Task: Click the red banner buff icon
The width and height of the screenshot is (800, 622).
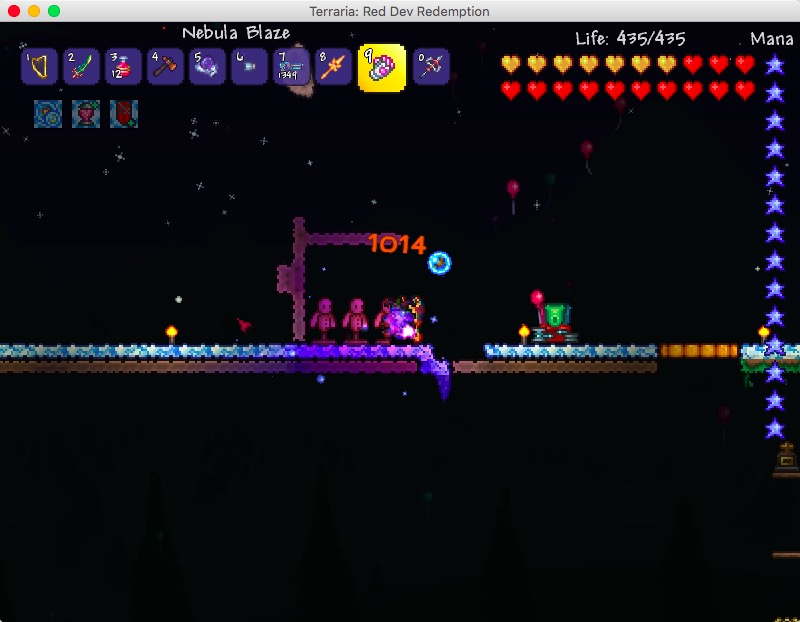Action: pyautogui.click(x=123, y=113)
